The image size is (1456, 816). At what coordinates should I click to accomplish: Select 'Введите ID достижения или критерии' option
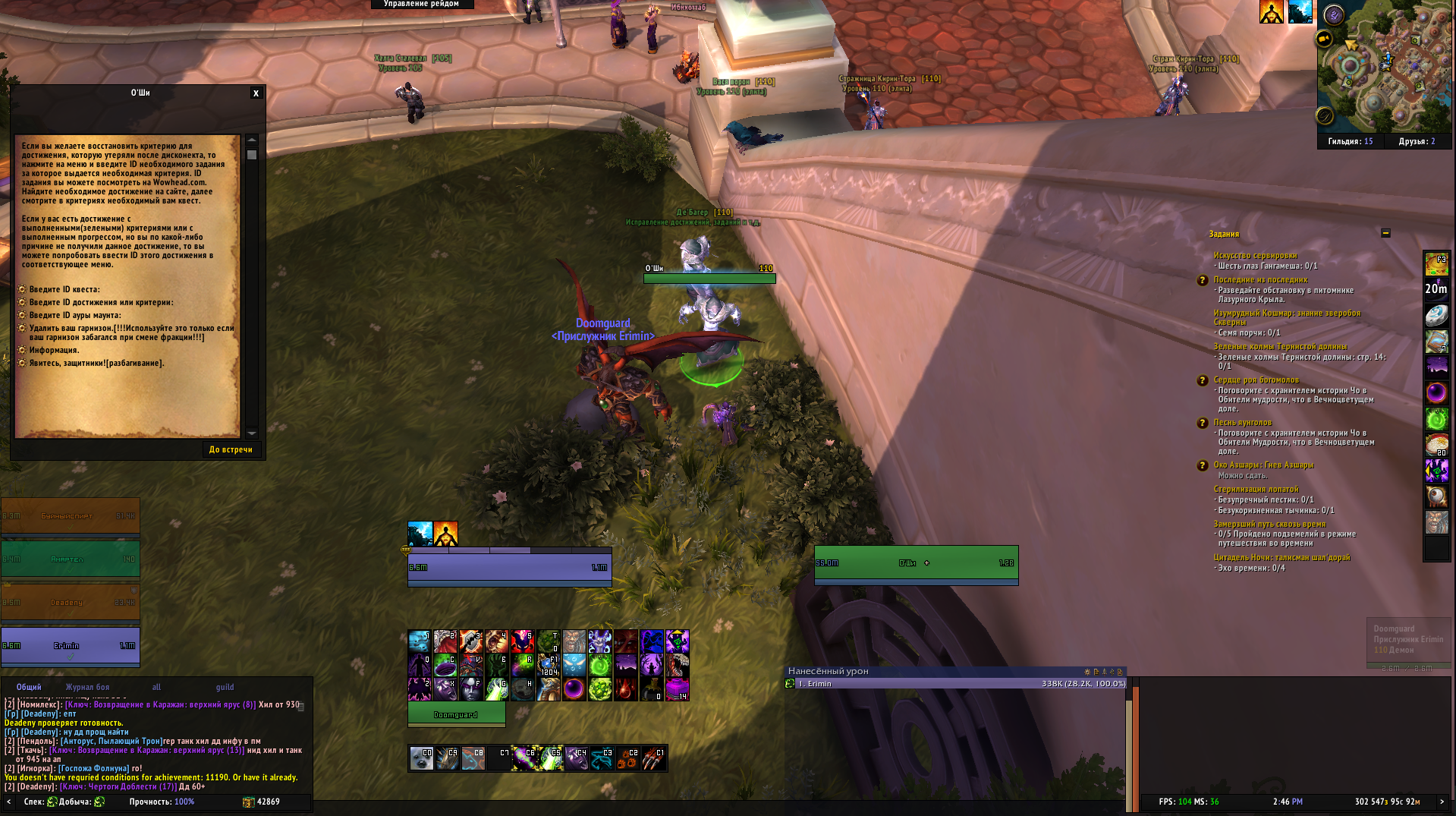click(101, 302)
